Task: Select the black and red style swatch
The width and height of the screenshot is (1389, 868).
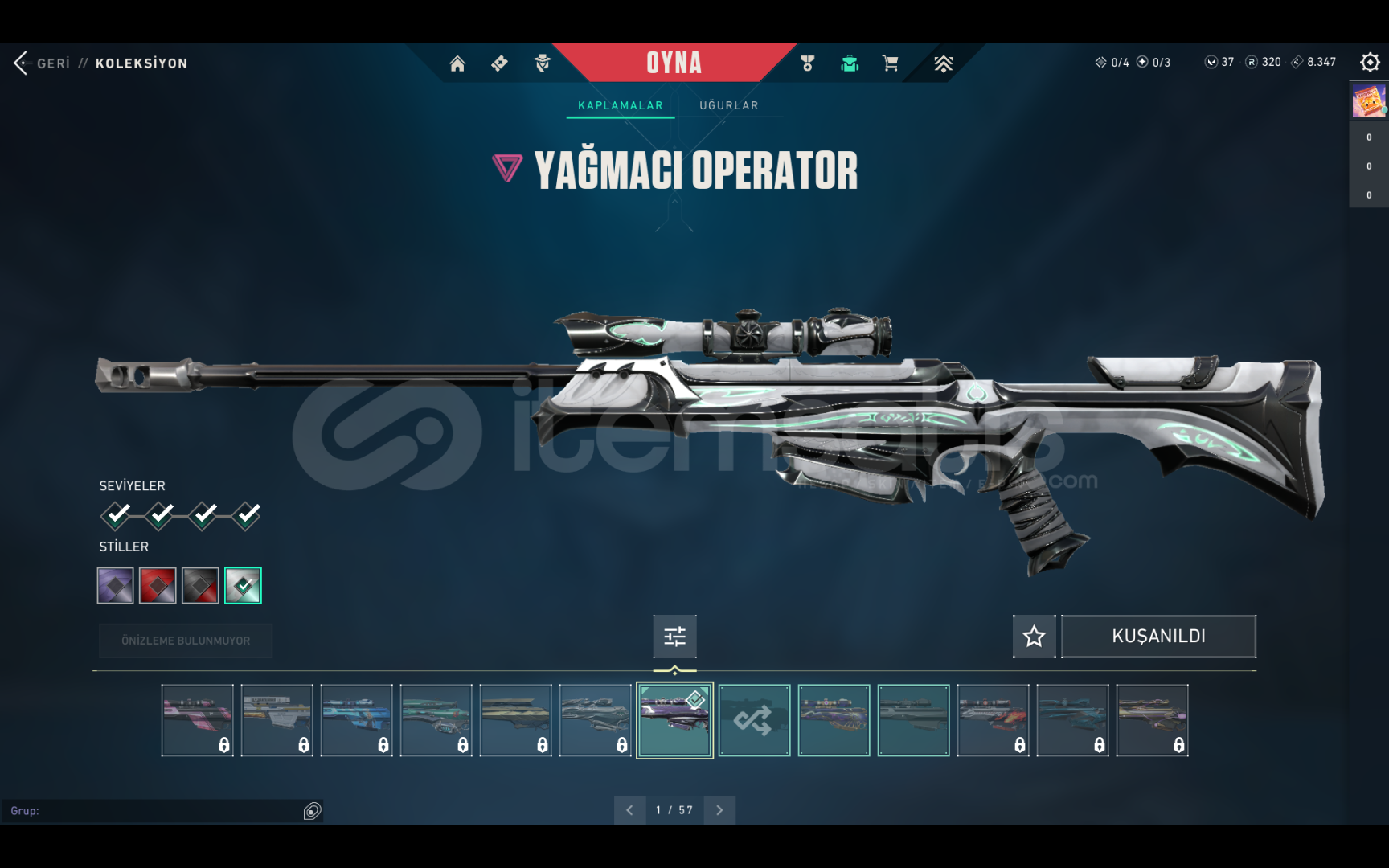Action: click(x=200, y=585)
